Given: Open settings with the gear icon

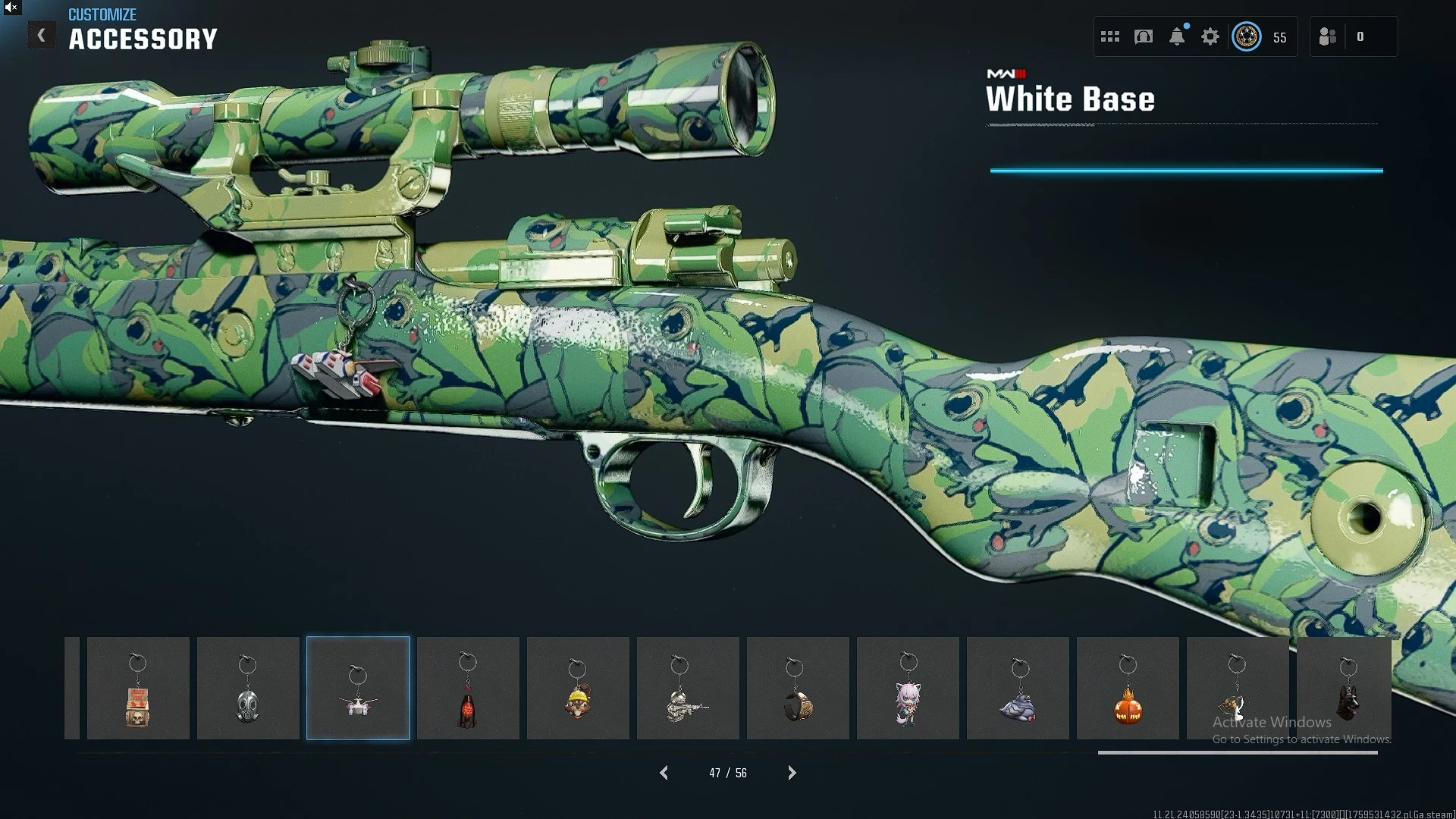Looking at the screenshot, I should click(x=1210, y=36).
